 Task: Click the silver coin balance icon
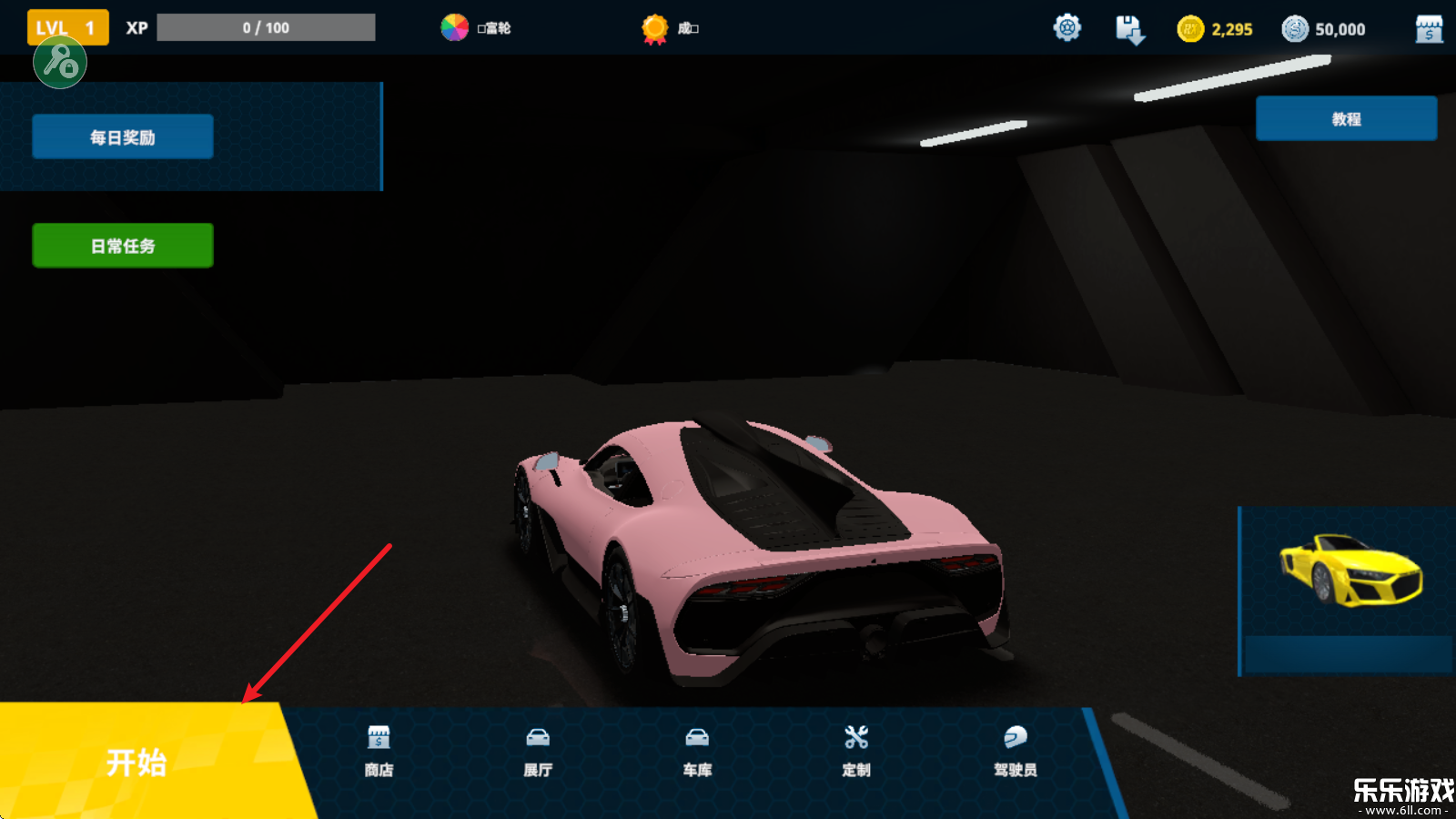click(1295, 29)
